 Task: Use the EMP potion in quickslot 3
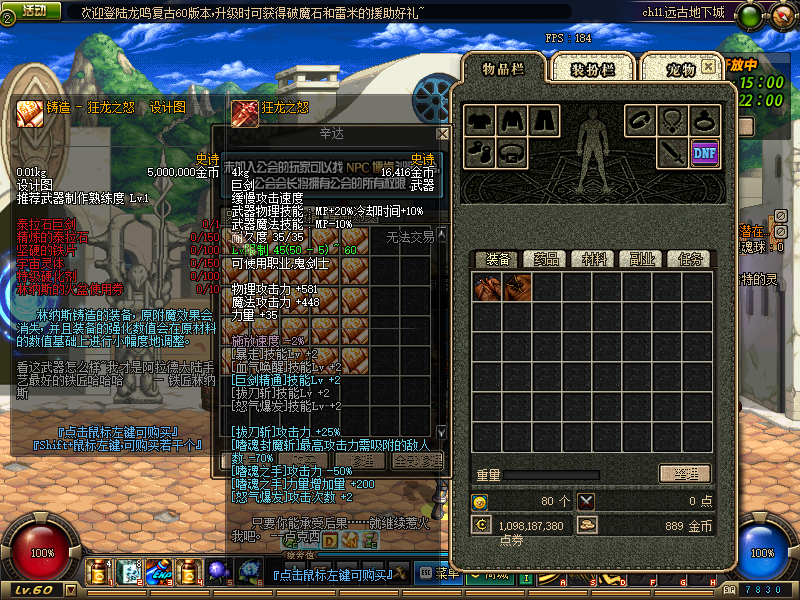[158, 572]
